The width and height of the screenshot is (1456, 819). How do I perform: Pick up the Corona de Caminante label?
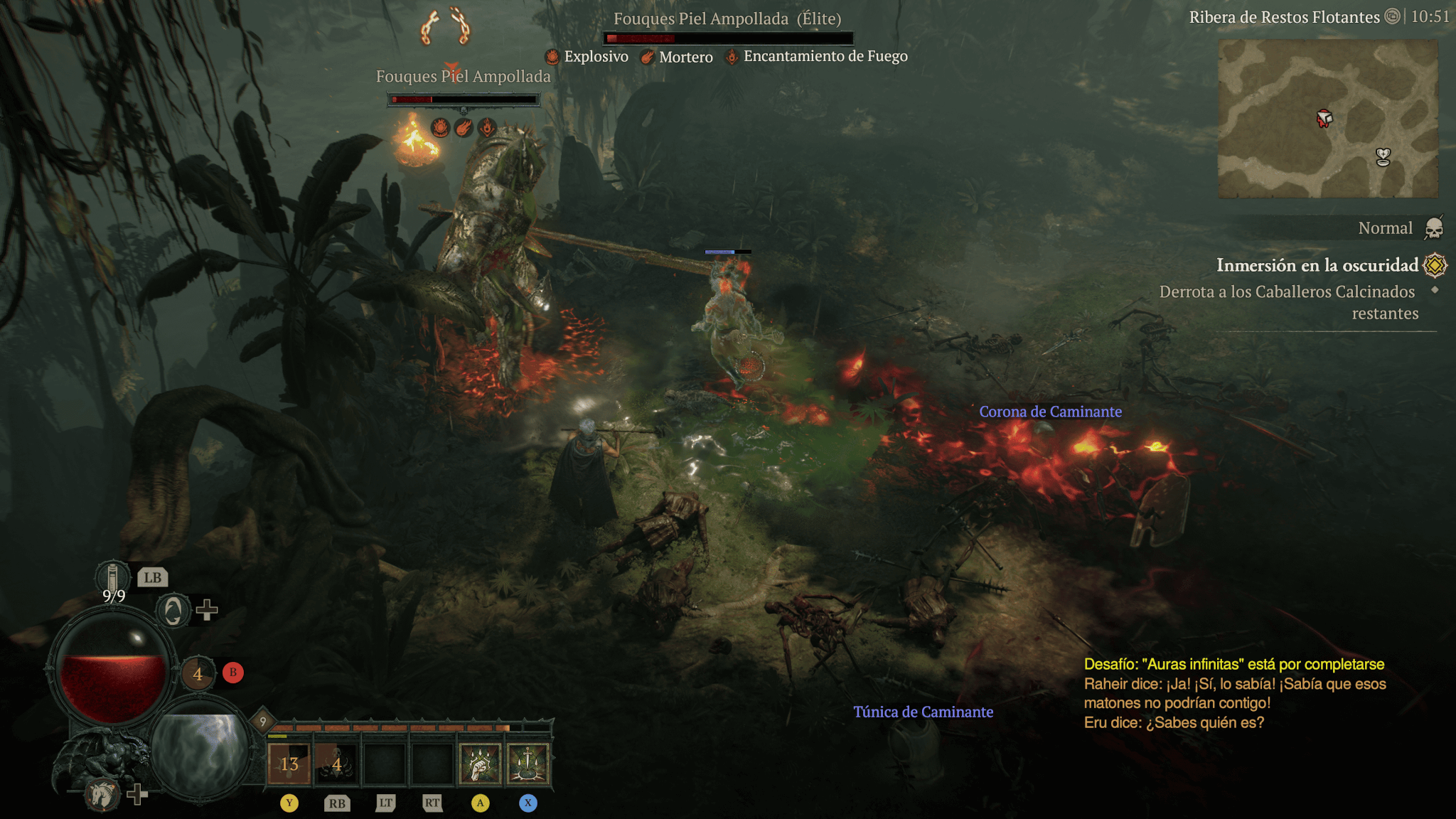(x=1050, y=412)
